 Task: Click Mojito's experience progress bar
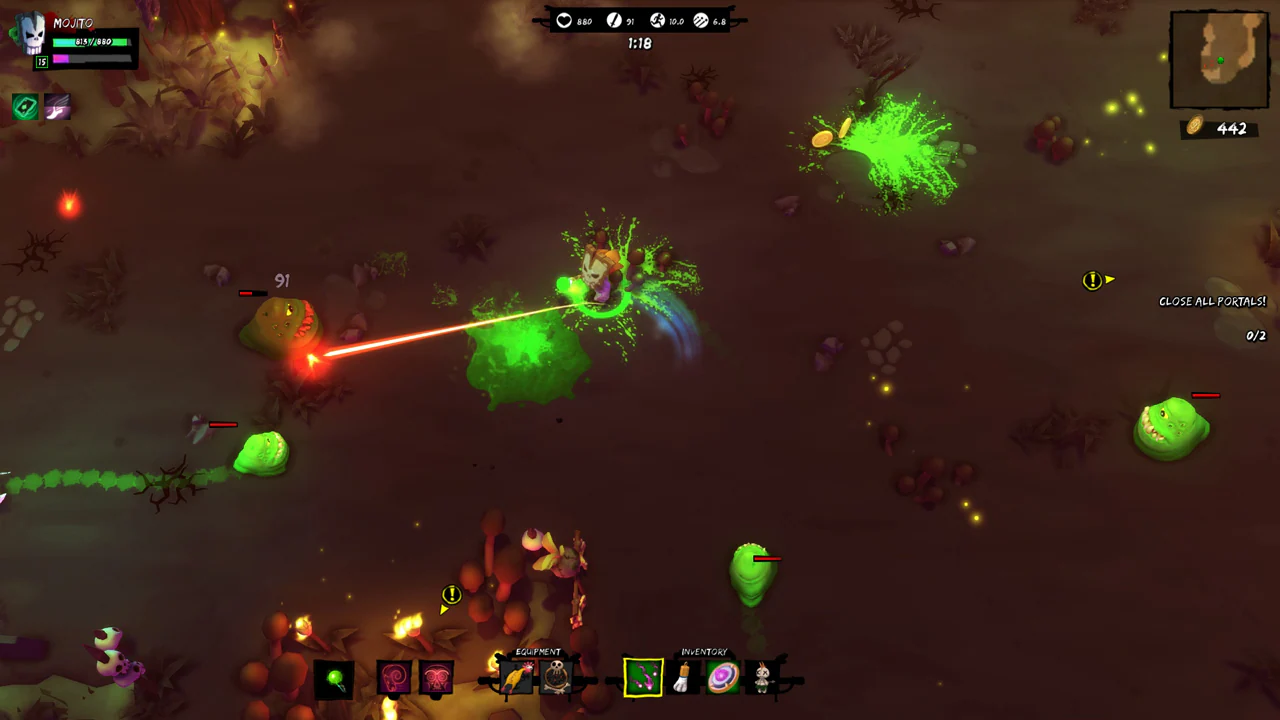click(x=92, y=59)
